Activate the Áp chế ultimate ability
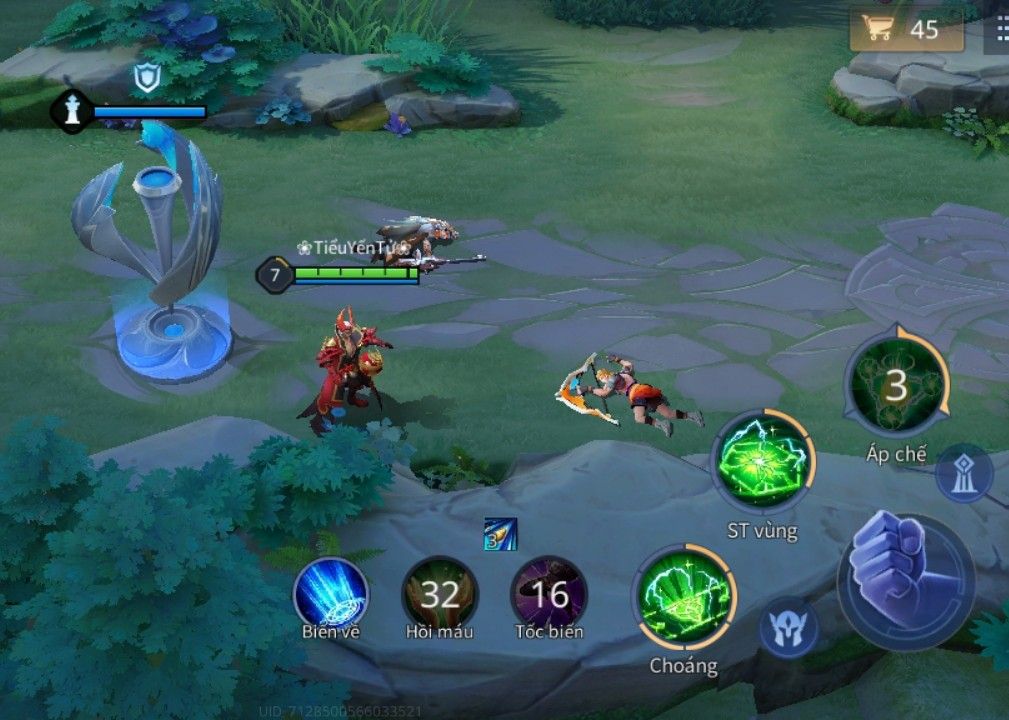 (x=896, y=386)
